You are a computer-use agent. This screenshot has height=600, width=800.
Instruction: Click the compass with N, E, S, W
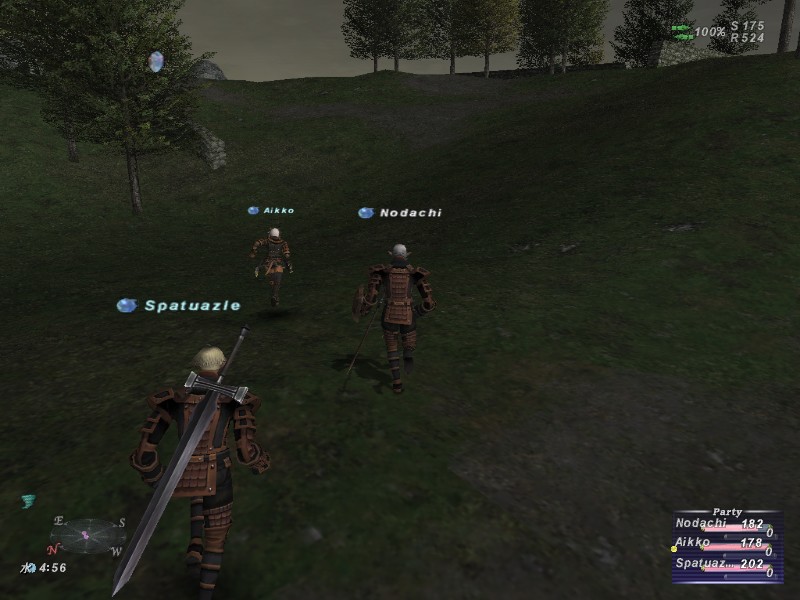pyautogui.click(x=87, y=536)
